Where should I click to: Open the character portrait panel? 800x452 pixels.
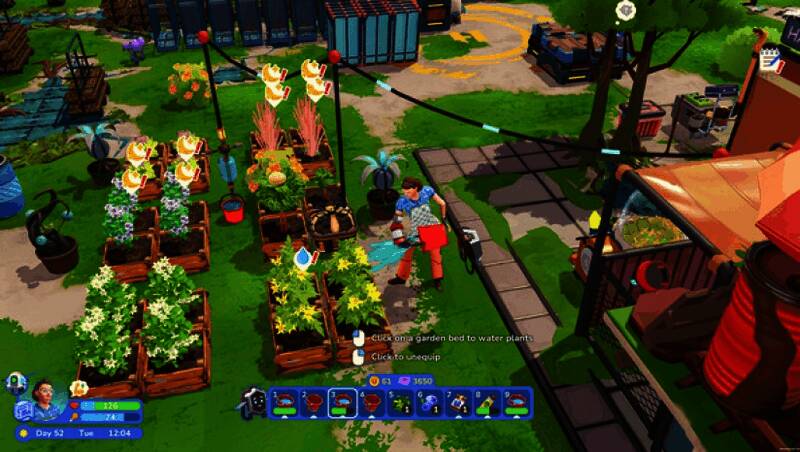pyautogui.click(x=46, y=398)
